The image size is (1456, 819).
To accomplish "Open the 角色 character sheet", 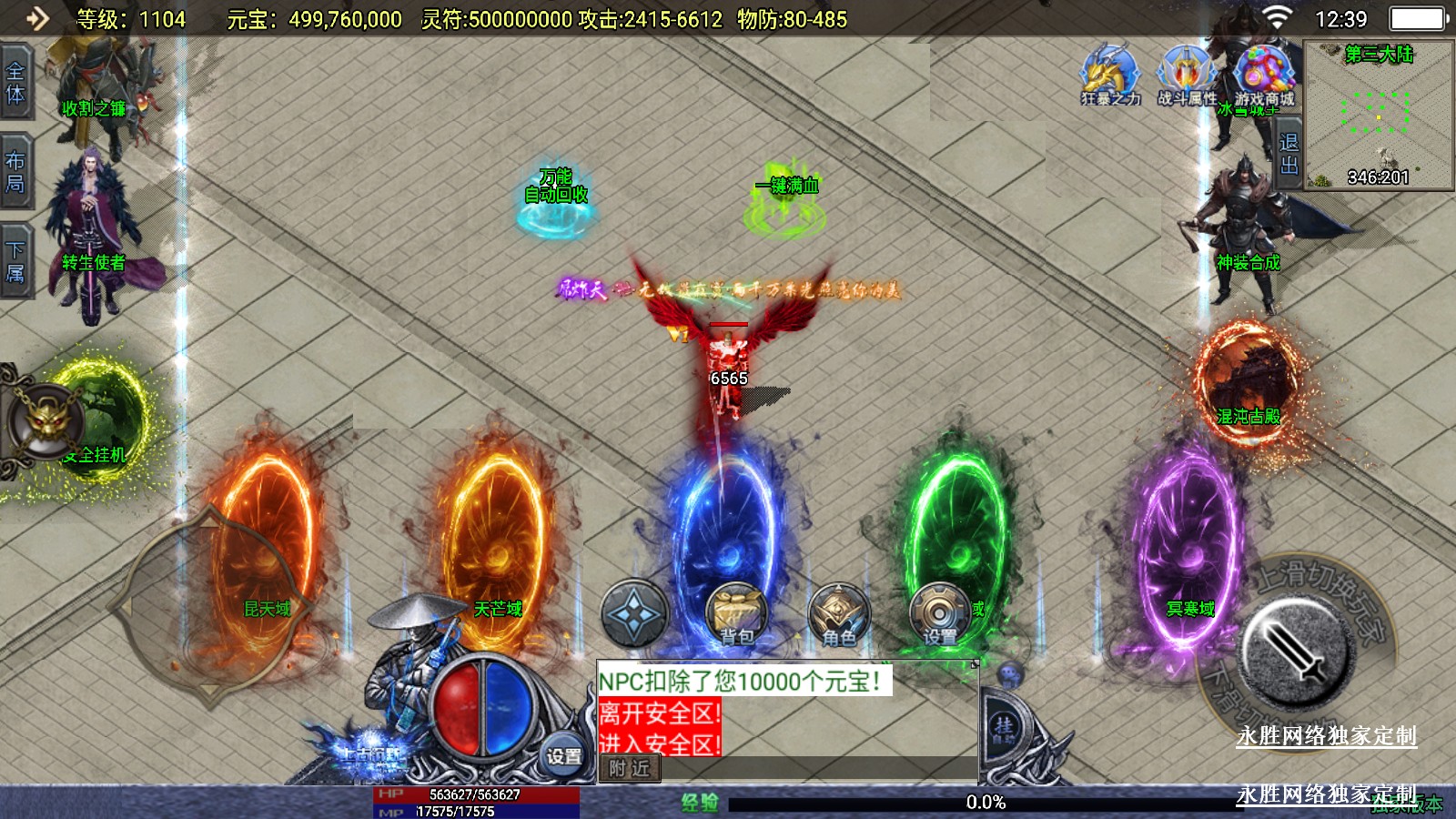I will pos(838,614).
